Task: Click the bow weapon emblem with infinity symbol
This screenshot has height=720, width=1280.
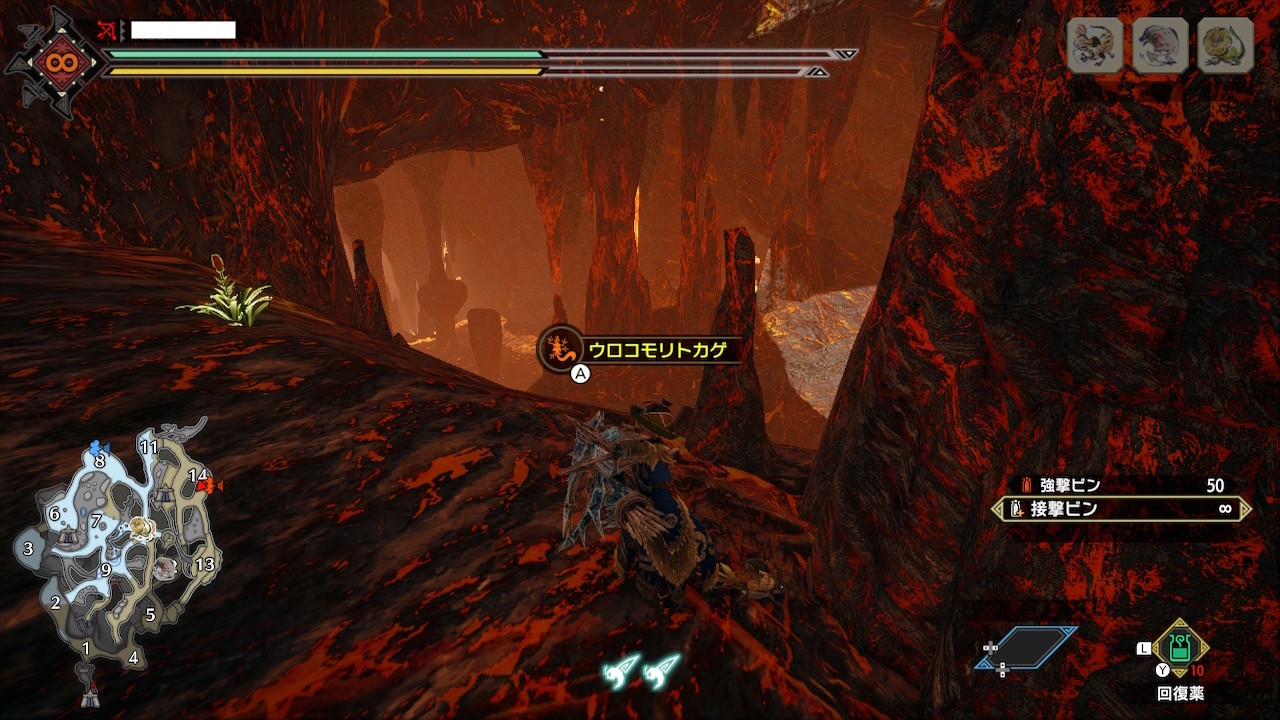Action: (54, 62)
